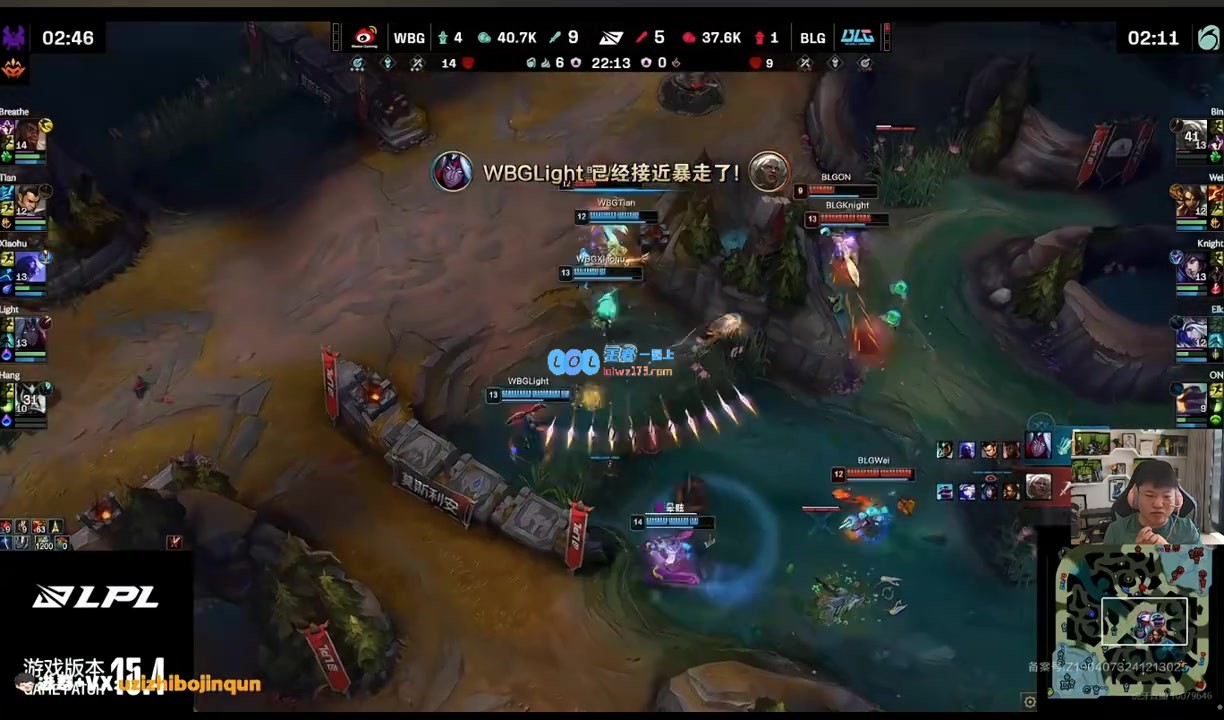Click Xiaohu's champion portrait

31,267
